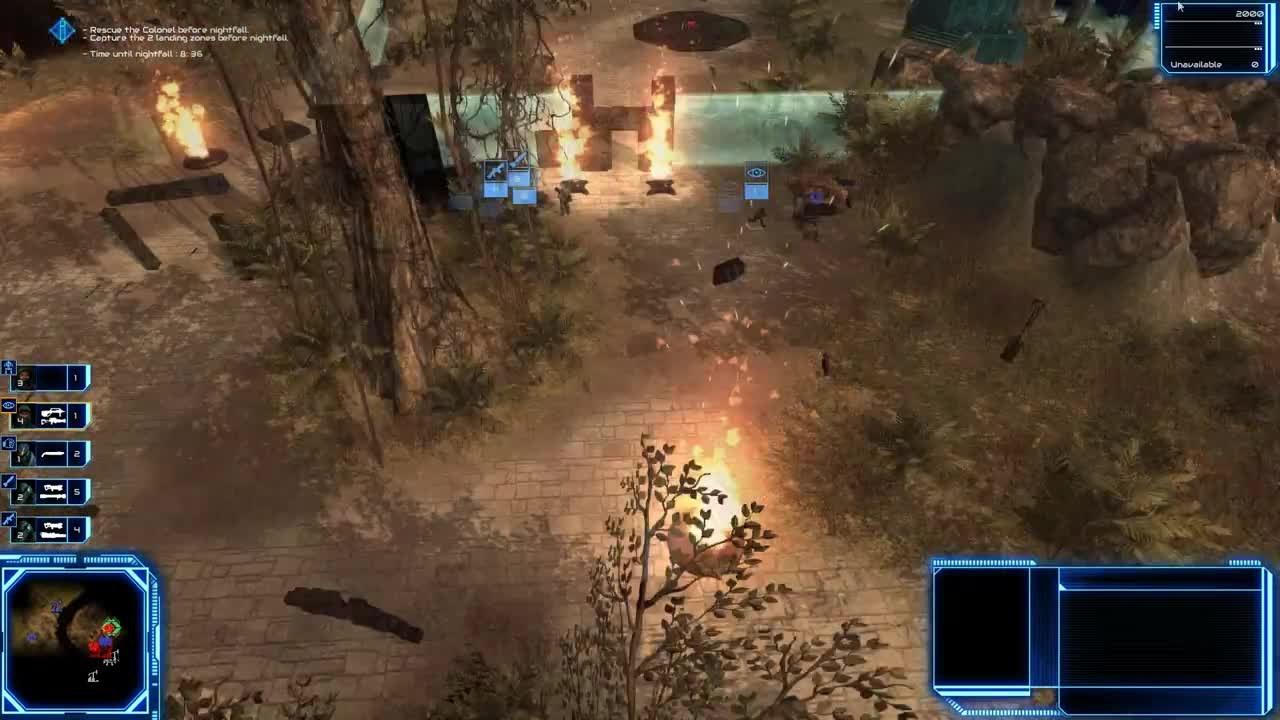
Task: Expand the upper ellipsis row in the resource panel
Action: (x=1258, y=23)
